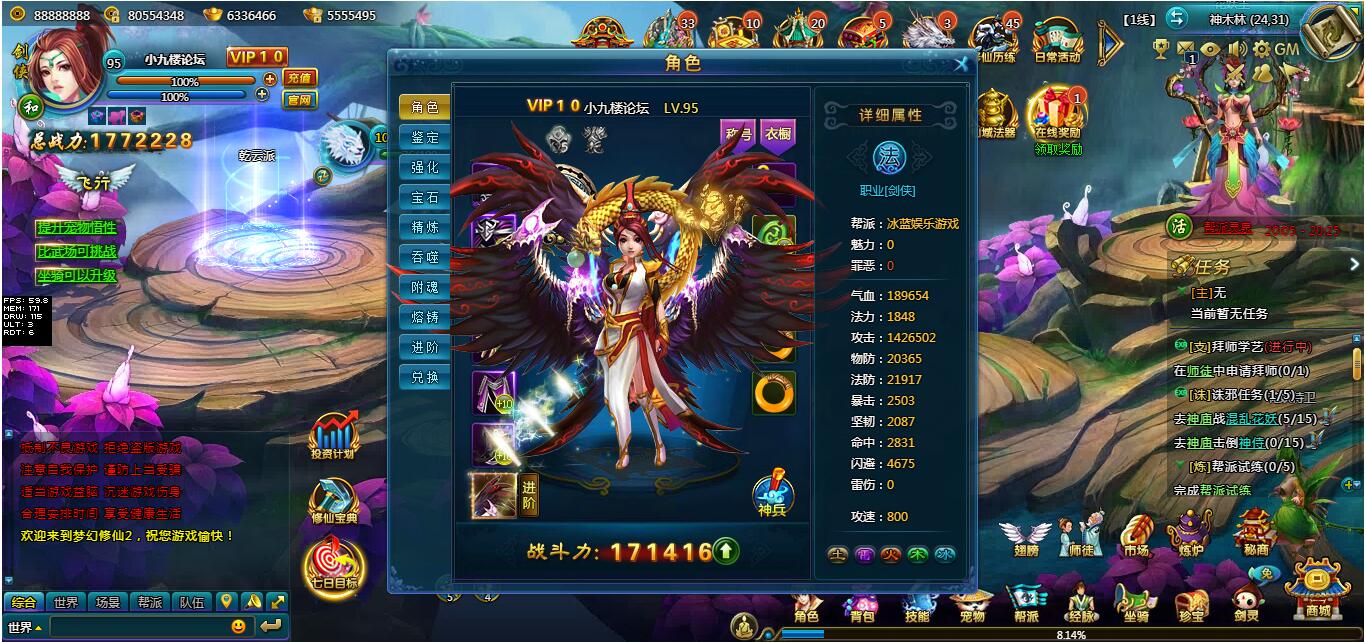Viewport: 1366px width, 642px height.
Task: Close the 角色 character window
Action: click(961, 65)
